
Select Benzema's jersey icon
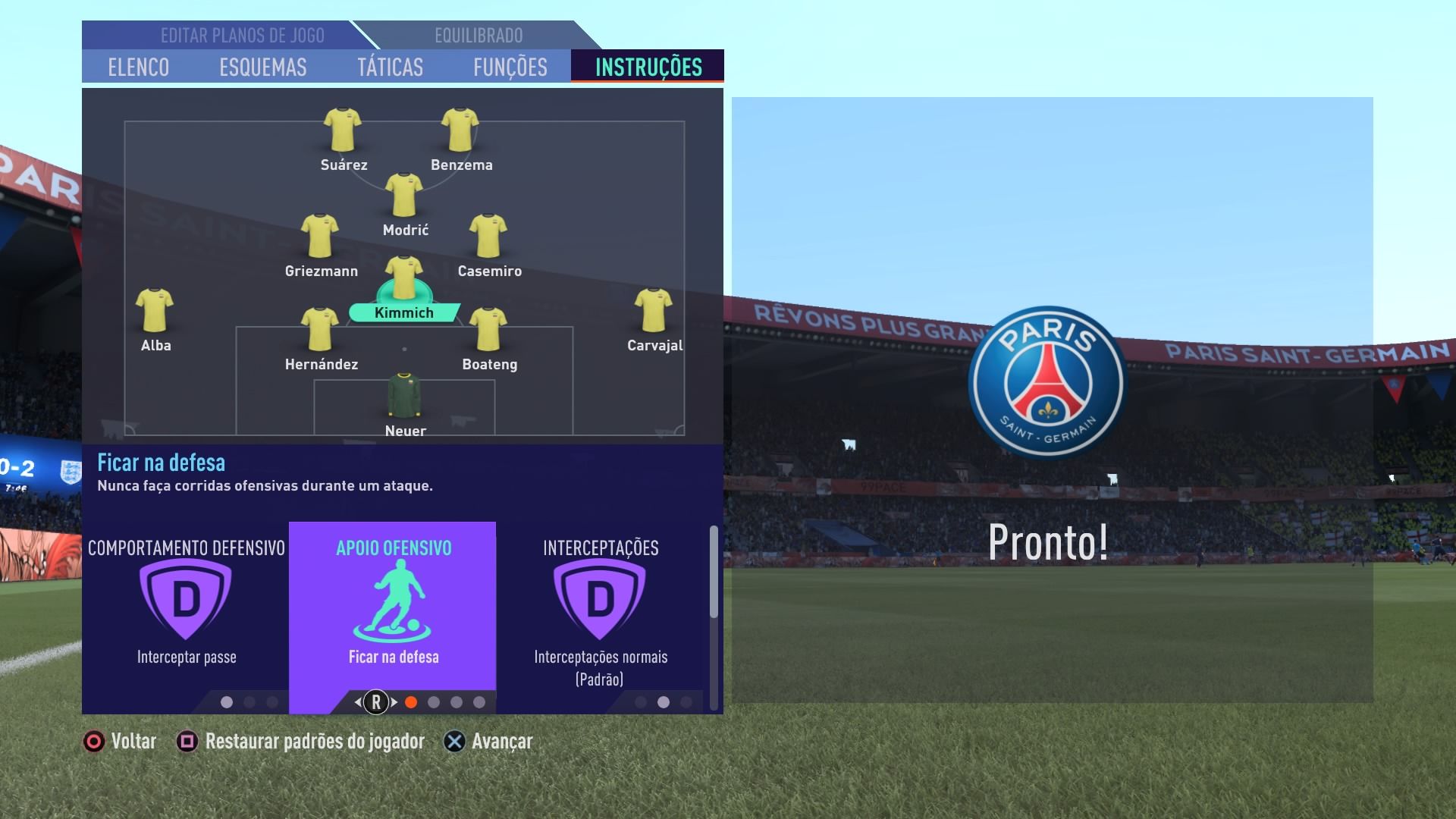pyautogui.click(x=462, y=130)
